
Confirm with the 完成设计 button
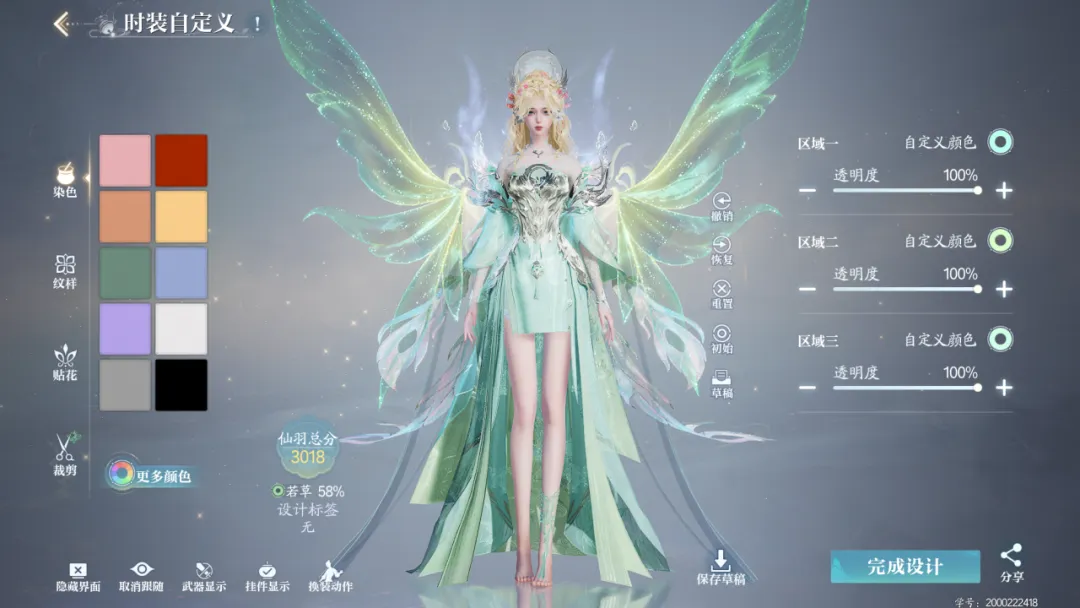click(x=904, y=567)
